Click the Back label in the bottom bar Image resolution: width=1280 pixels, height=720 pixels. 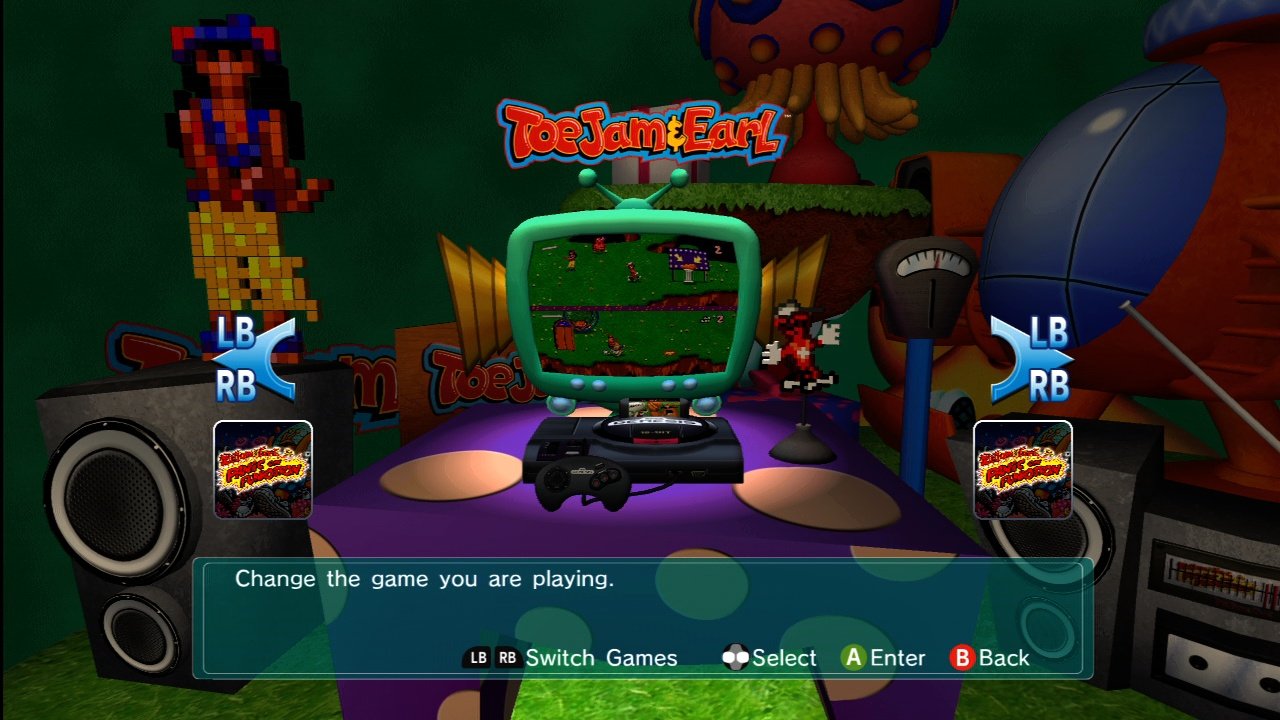[x=1004, y=657]
